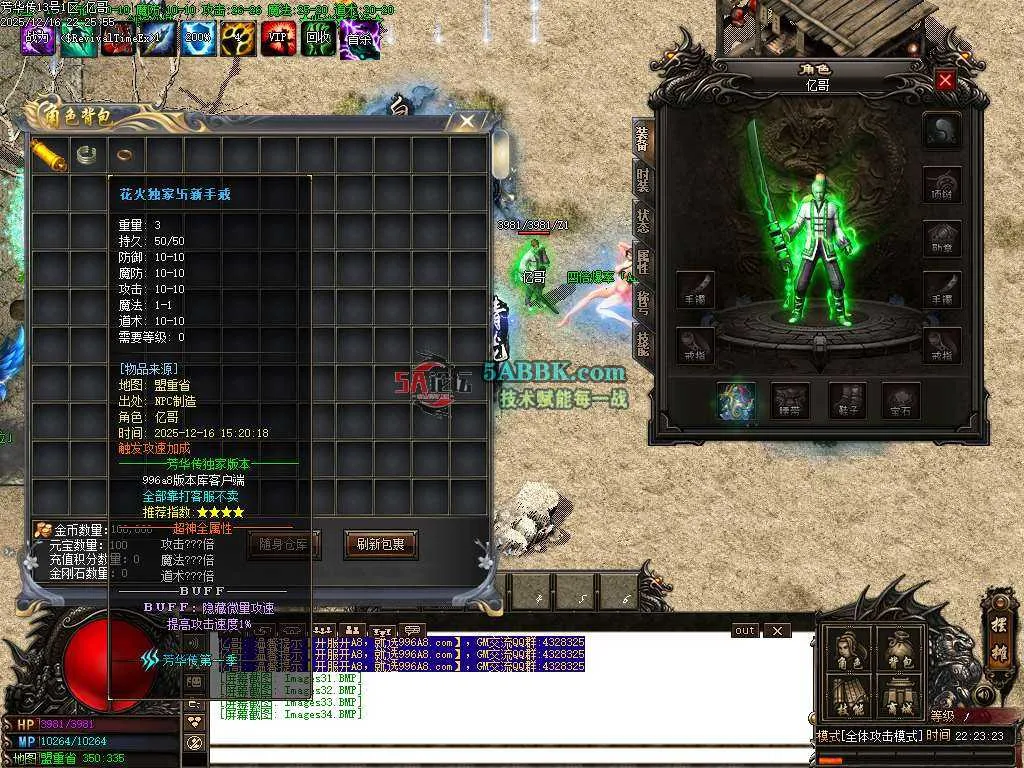Screen dimensions: 1024x768
Task: Open the 状态 status tab
Action: tap(643, 221)
